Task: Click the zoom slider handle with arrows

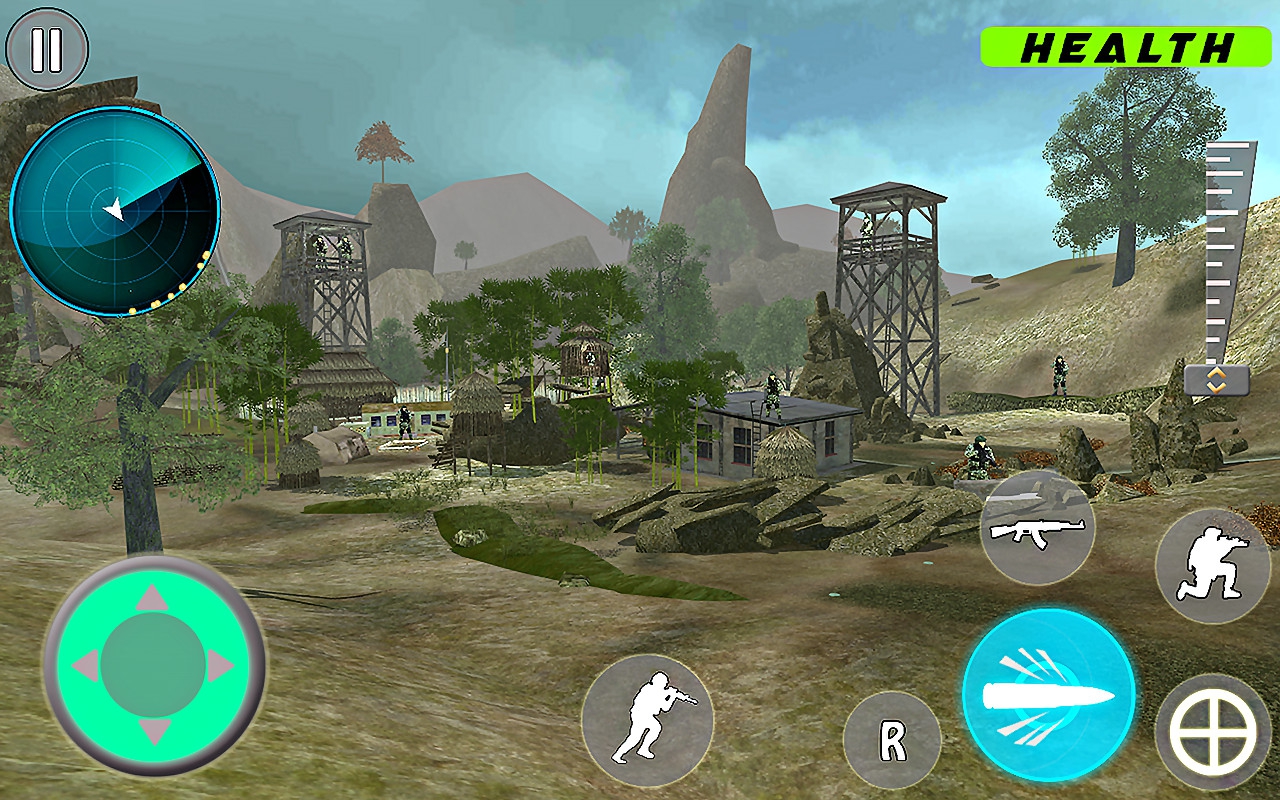Action: 1216,380
